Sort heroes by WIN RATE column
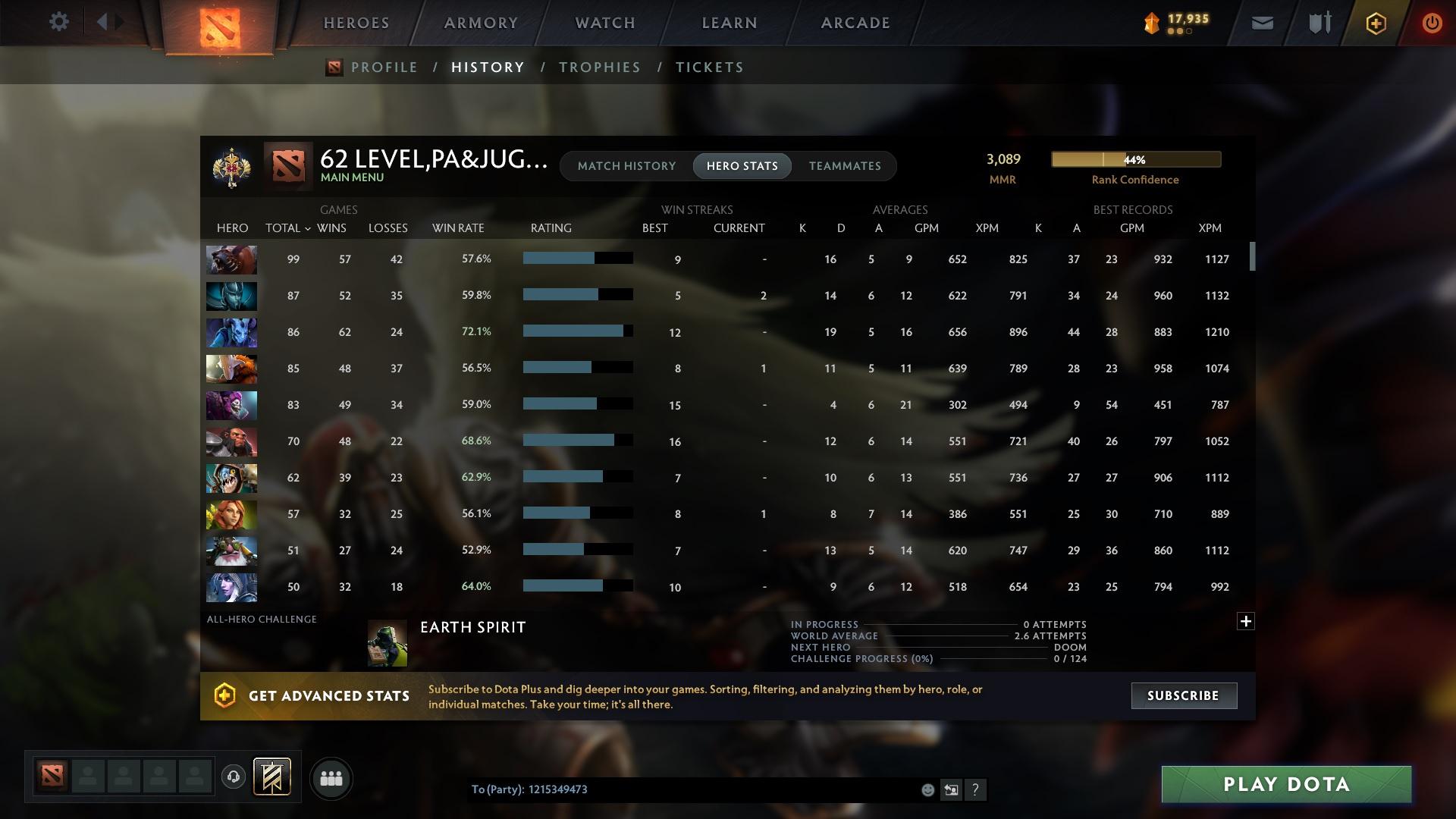The image size is (1456, 819). [x=458, y=227]
